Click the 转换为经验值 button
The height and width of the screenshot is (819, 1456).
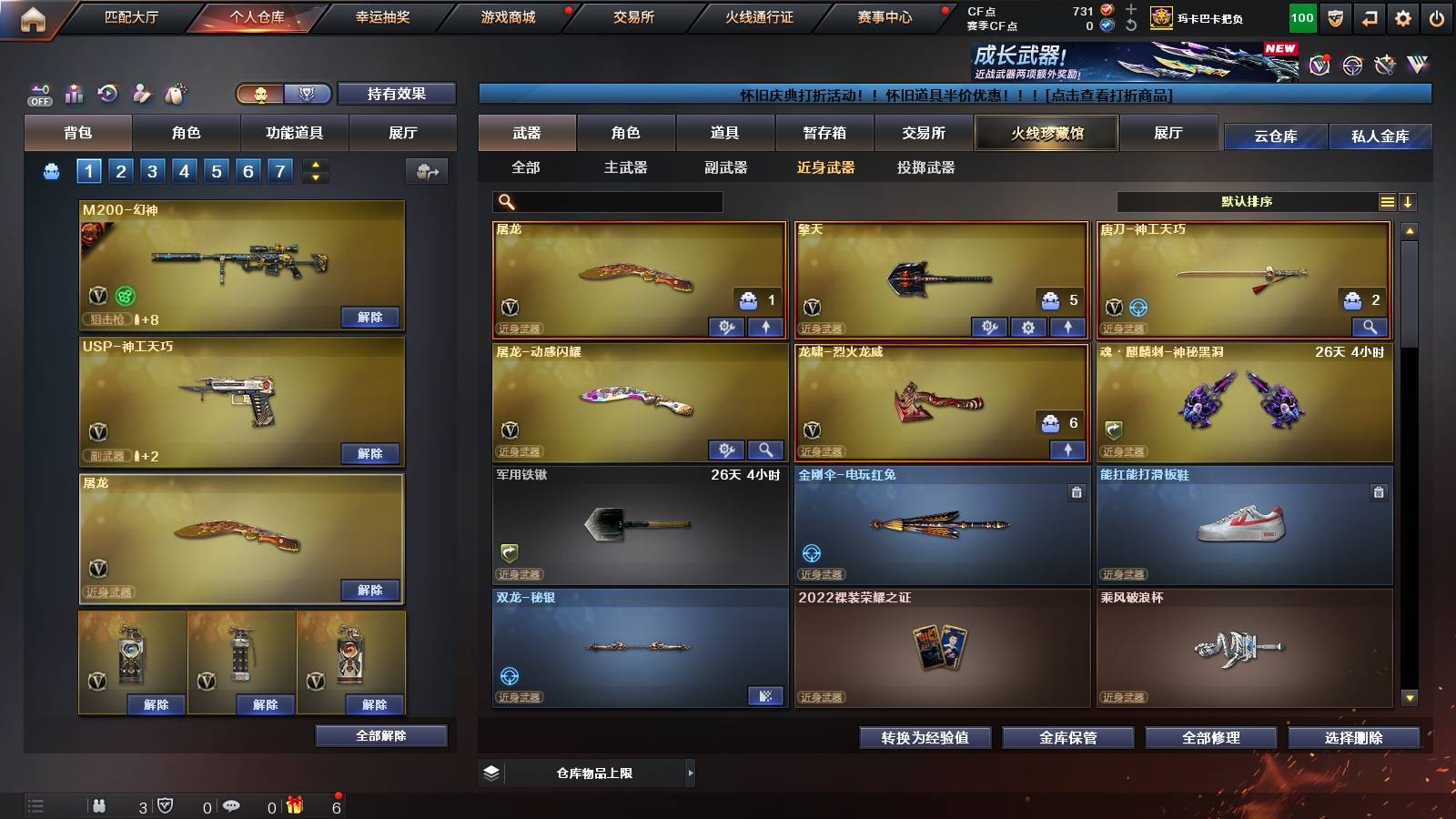click(x=925, y=738)
